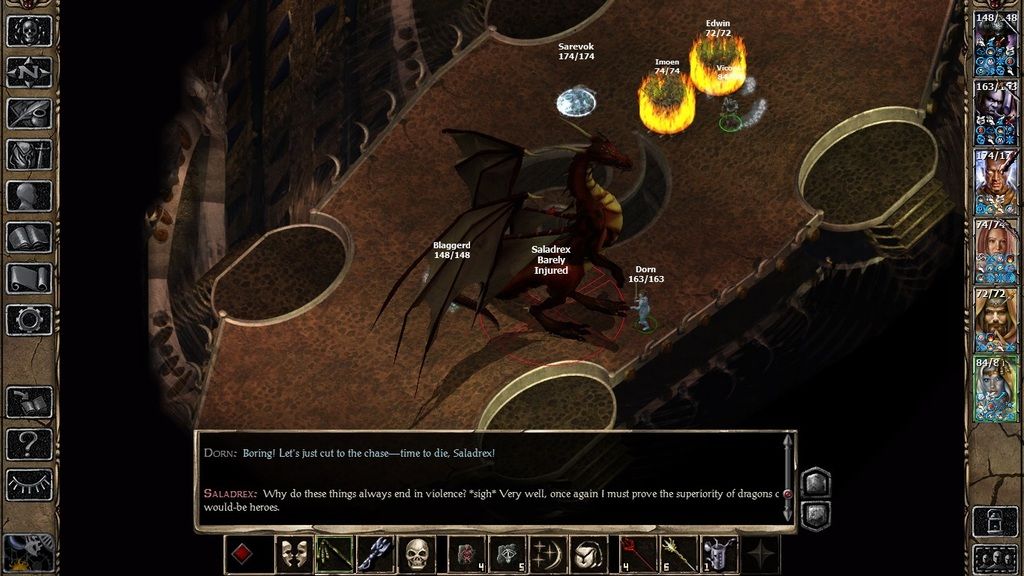1024x576 pixels.
Task: Open the priest scroll from the sidebar
Action: pyautogui.click(x=29, y=278)
